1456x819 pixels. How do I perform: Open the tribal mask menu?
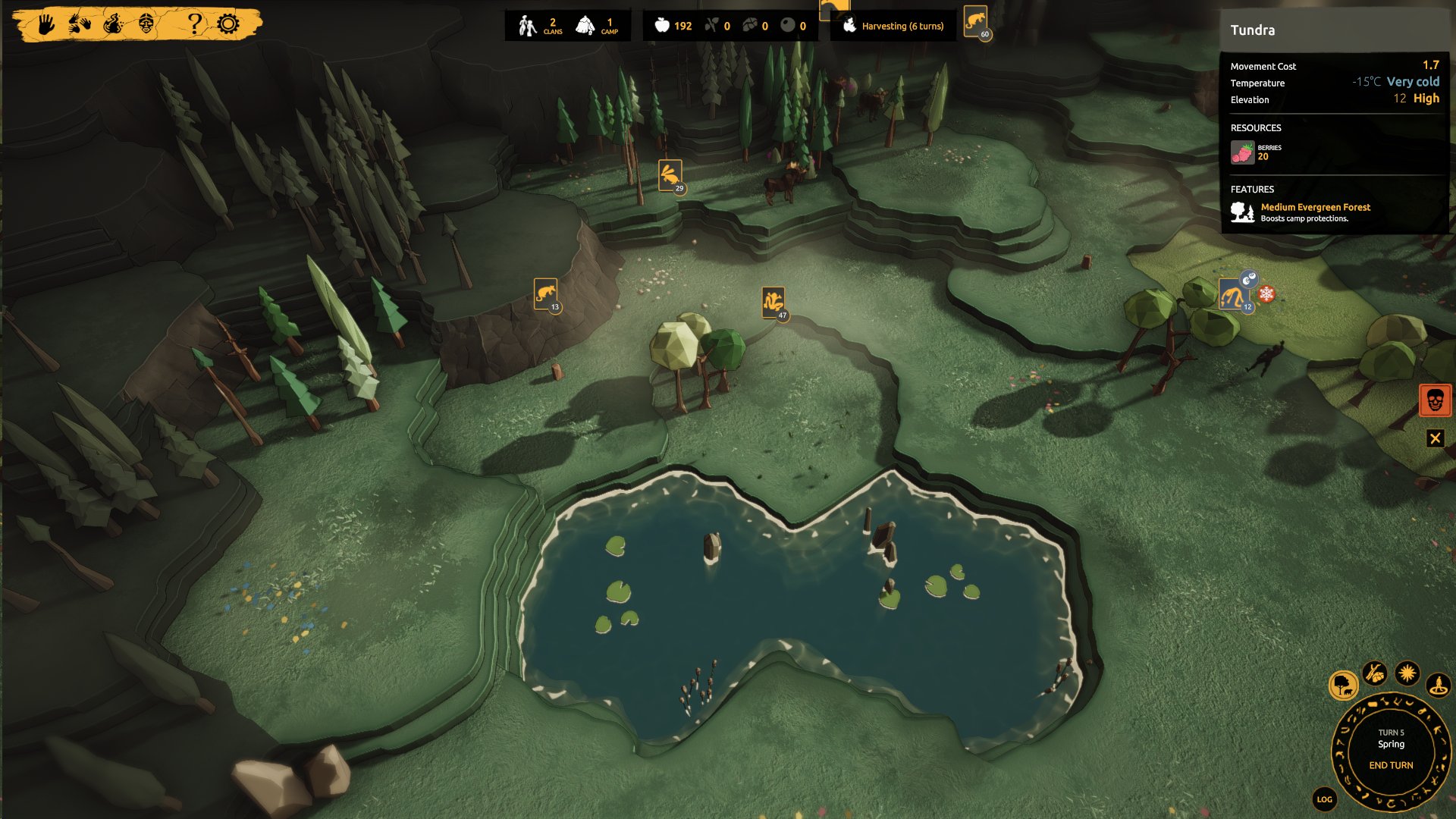coord(147,24)
